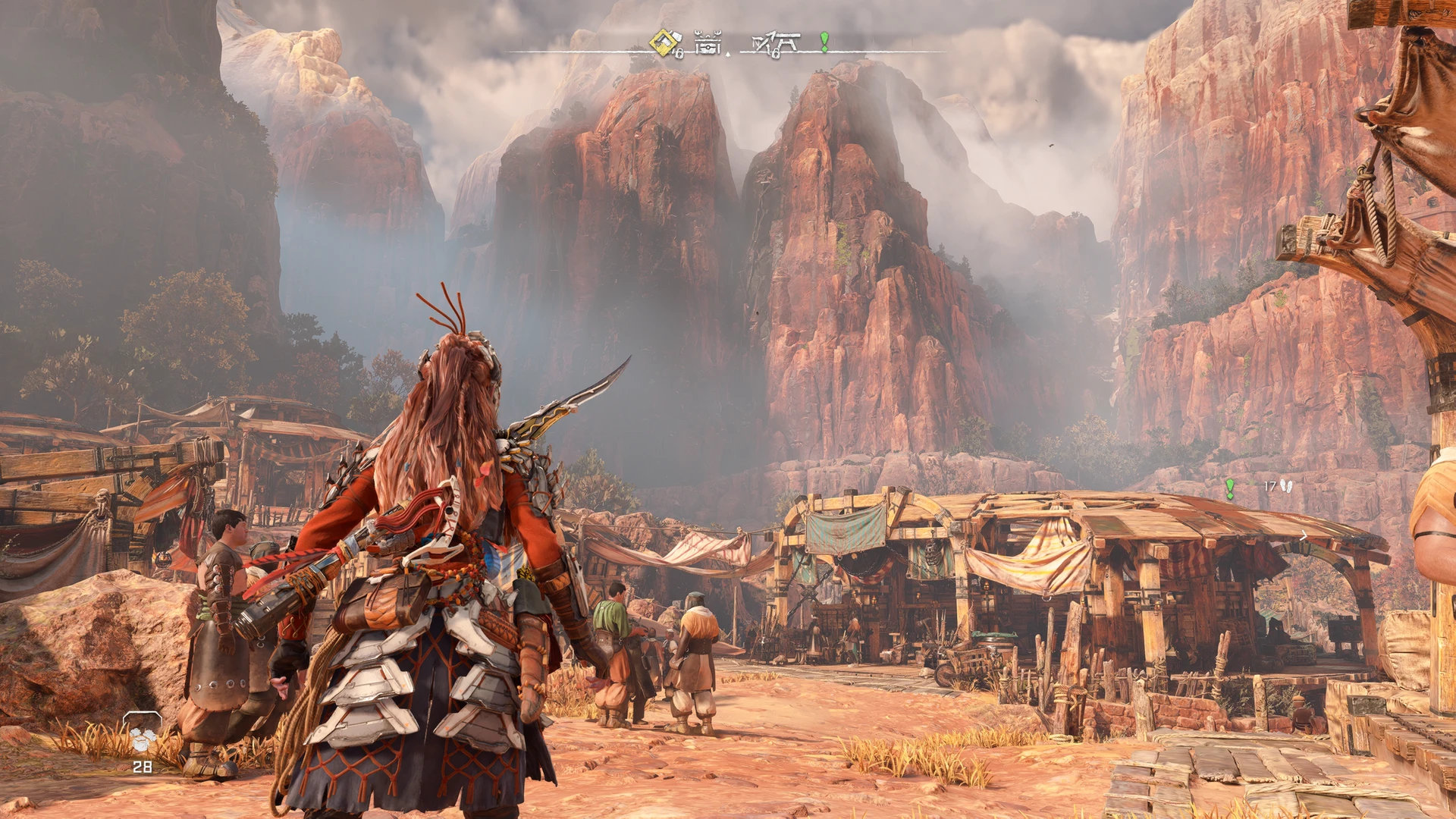Click the green exclamation marker on the compass bar
1456x819 pixels.
click(824, 42)
